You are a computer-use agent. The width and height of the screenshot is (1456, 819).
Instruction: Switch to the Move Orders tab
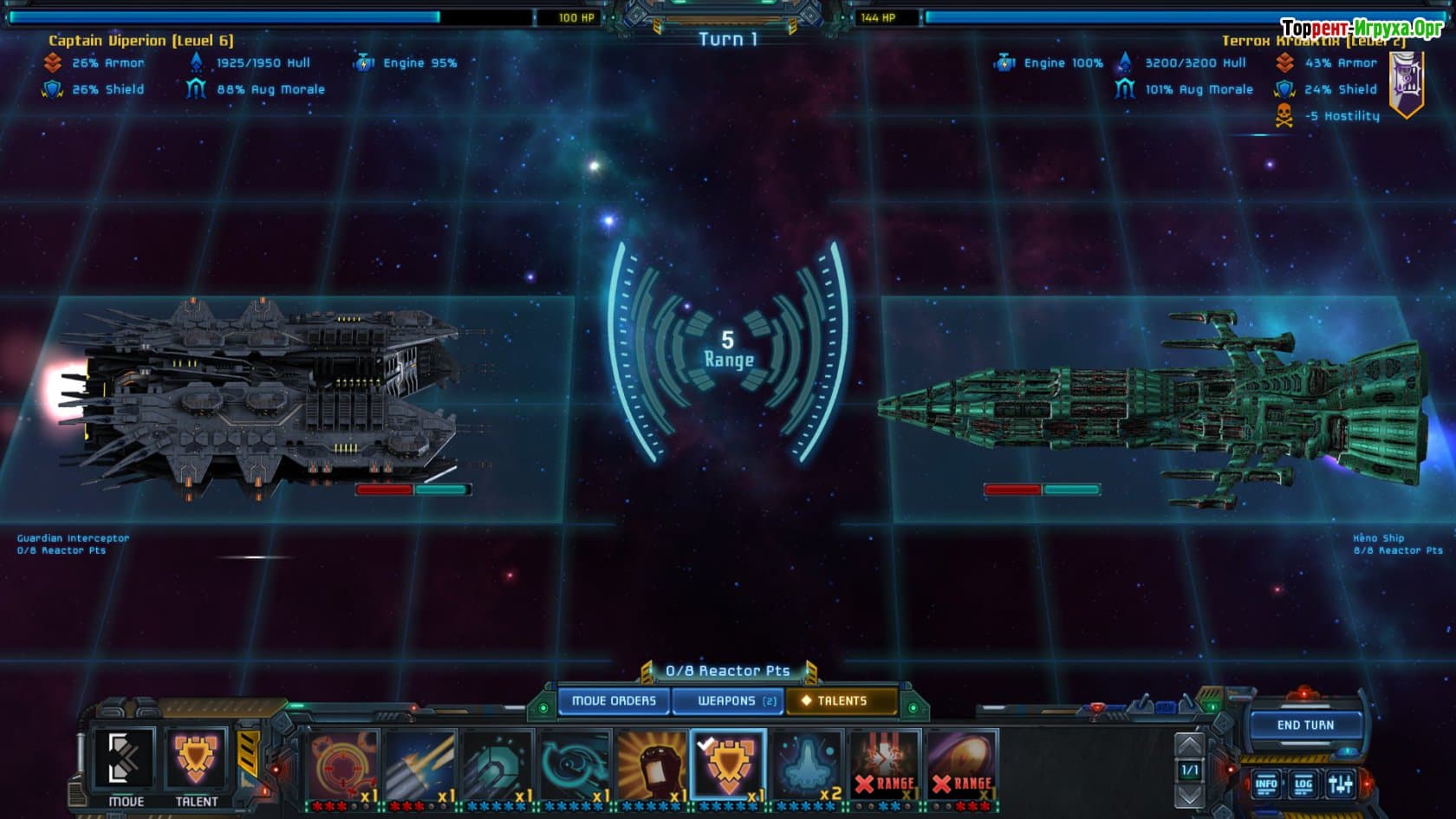(x=614, y=700)
